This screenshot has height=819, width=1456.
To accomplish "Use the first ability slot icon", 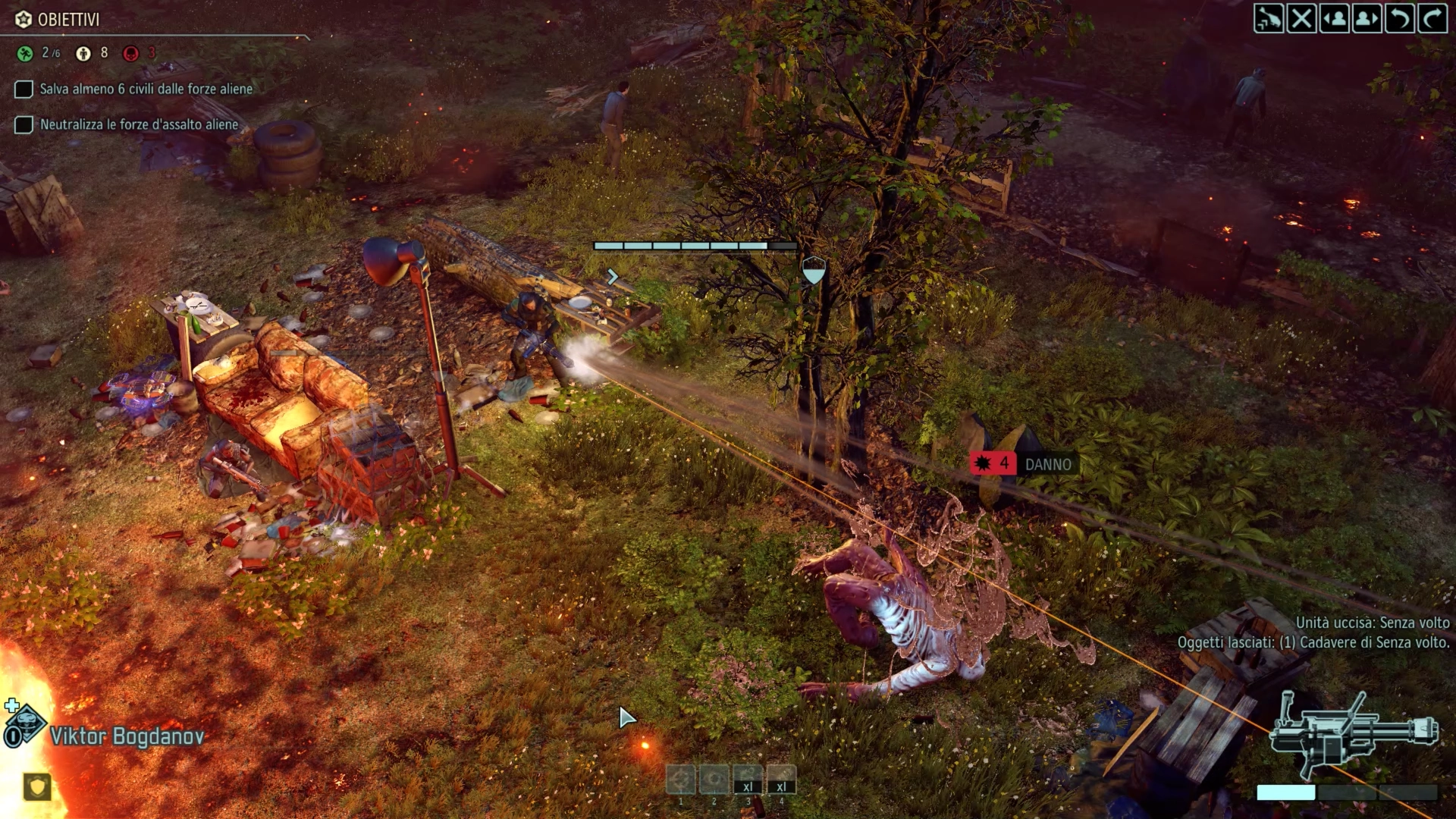I will 680,780.
